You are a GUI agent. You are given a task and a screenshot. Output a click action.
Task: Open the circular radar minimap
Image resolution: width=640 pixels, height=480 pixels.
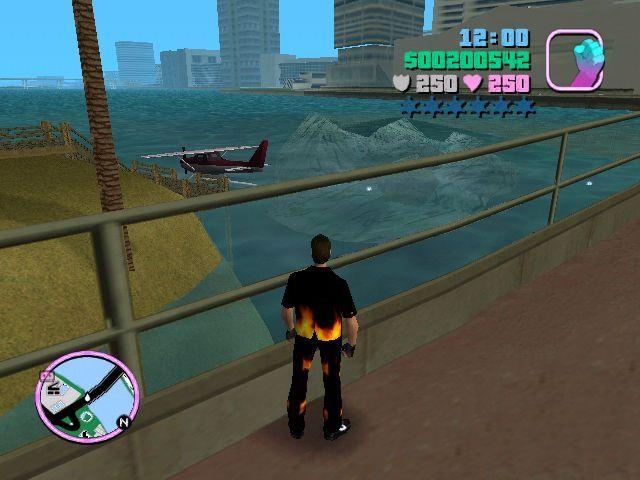click(x=87, y=397)
